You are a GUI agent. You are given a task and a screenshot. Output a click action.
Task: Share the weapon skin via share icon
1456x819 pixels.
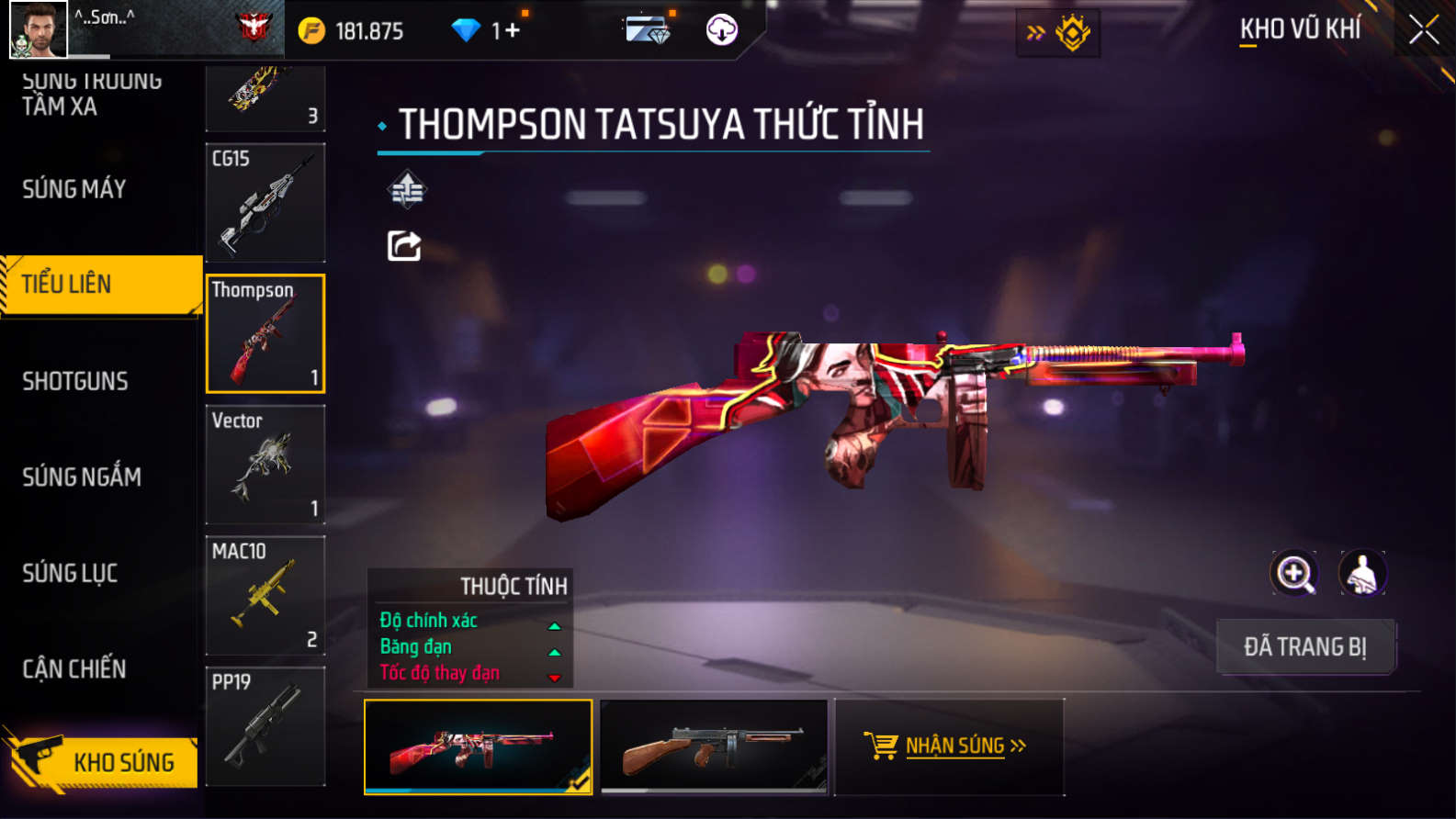click(404, 246)
